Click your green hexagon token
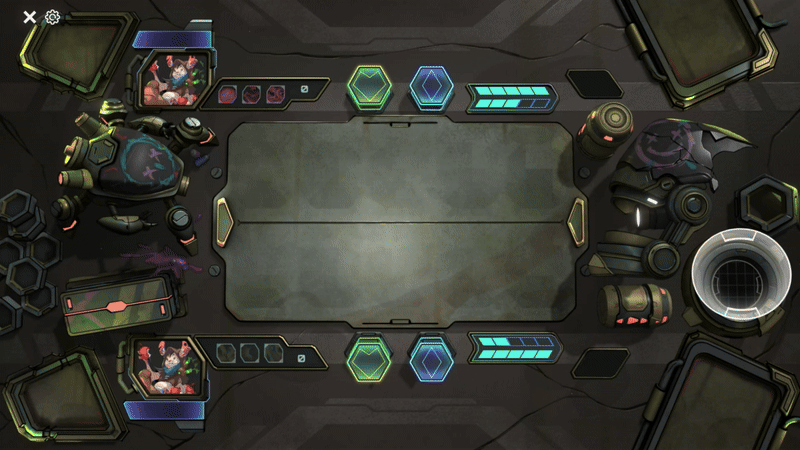The height and width of the screenshot is (450, 800). (369, 357)
